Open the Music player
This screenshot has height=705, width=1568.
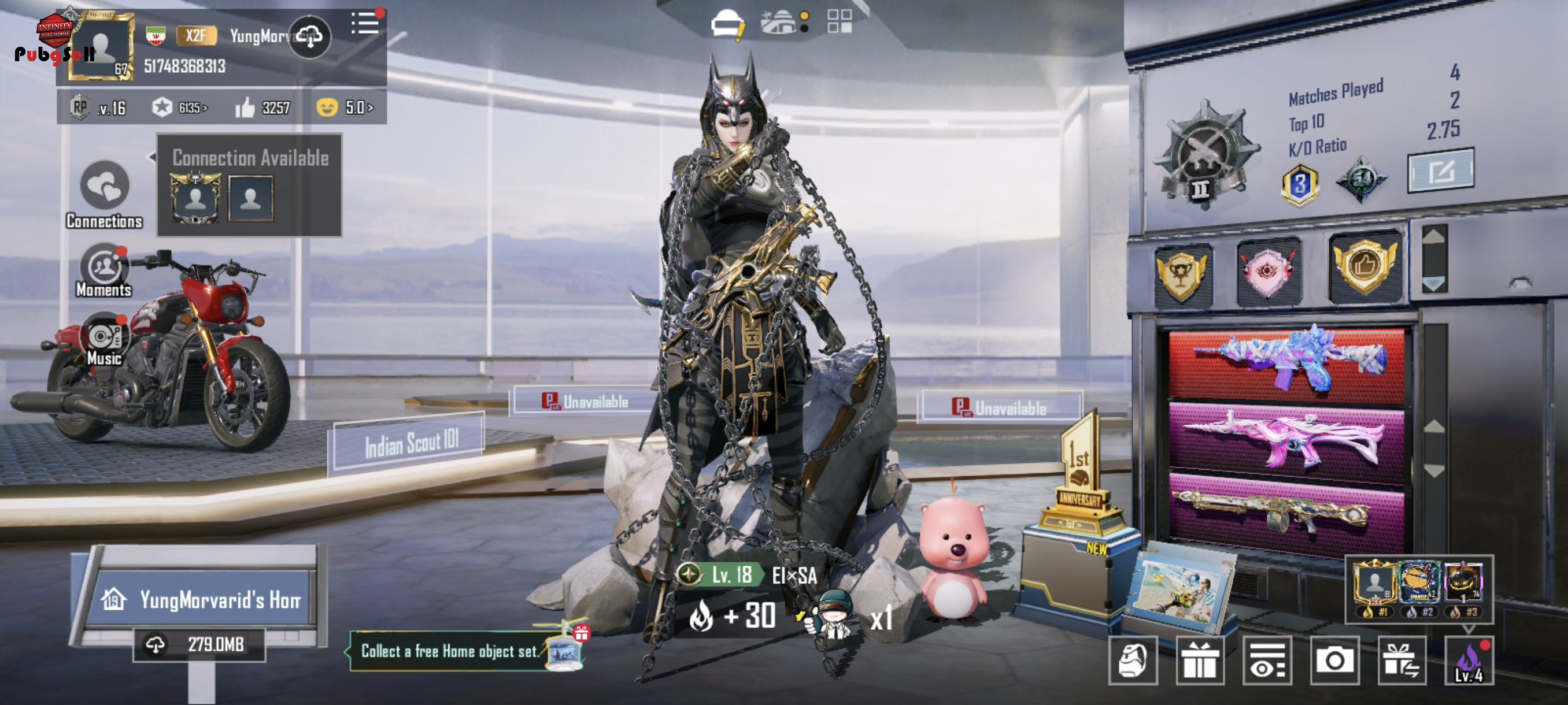[104, 339]
